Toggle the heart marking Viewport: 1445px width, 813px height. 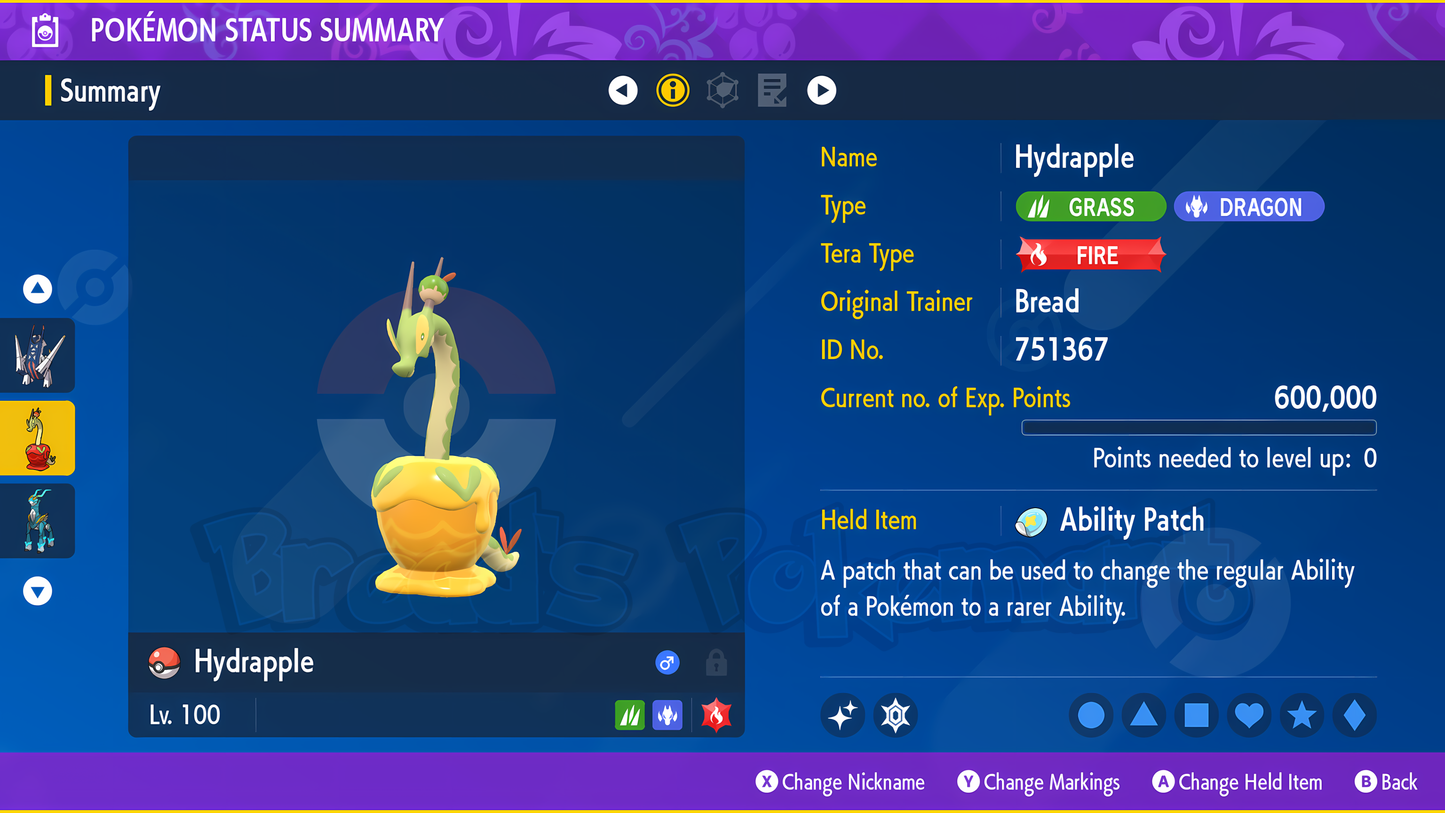pos(1249,715)
